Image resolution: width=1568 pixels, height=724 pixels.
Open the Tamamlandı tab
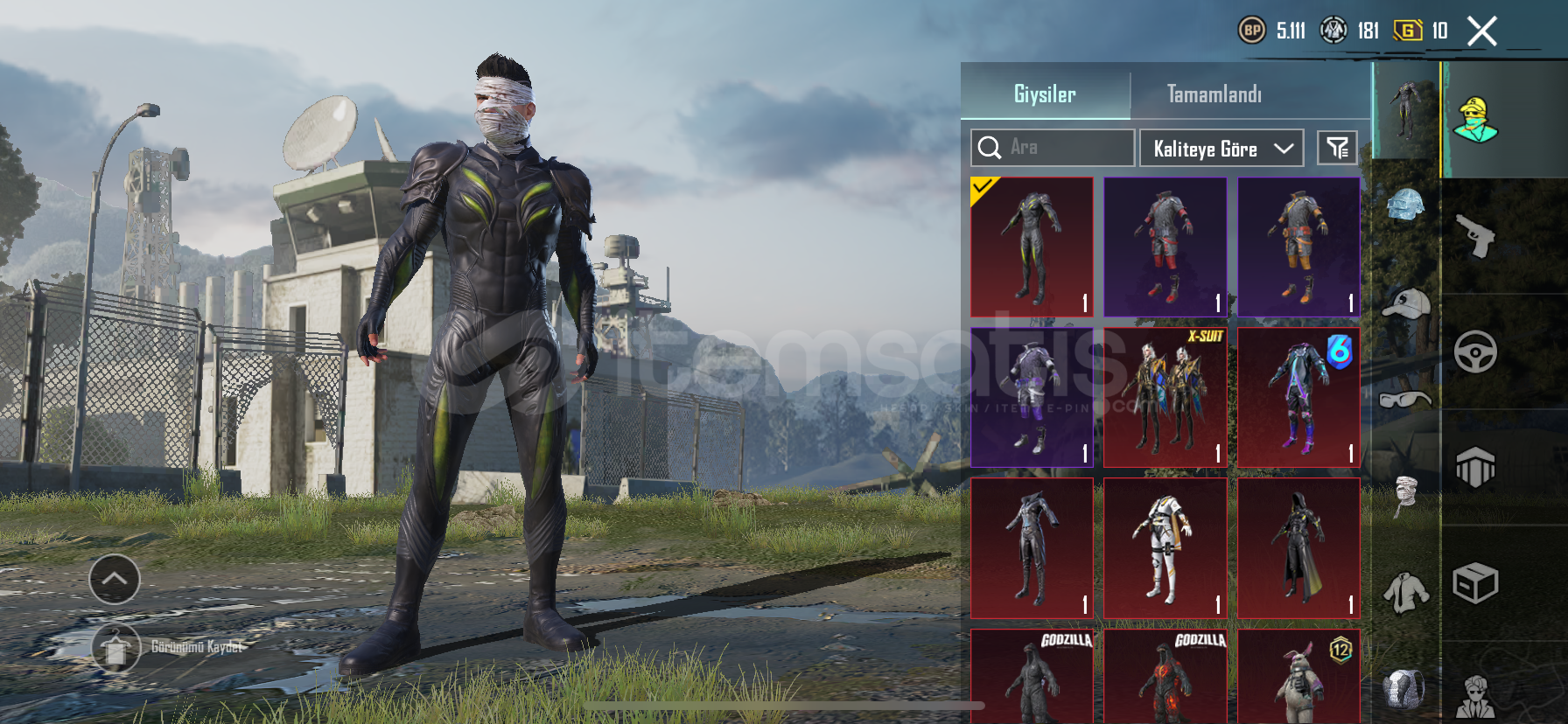coord(1214,93)
